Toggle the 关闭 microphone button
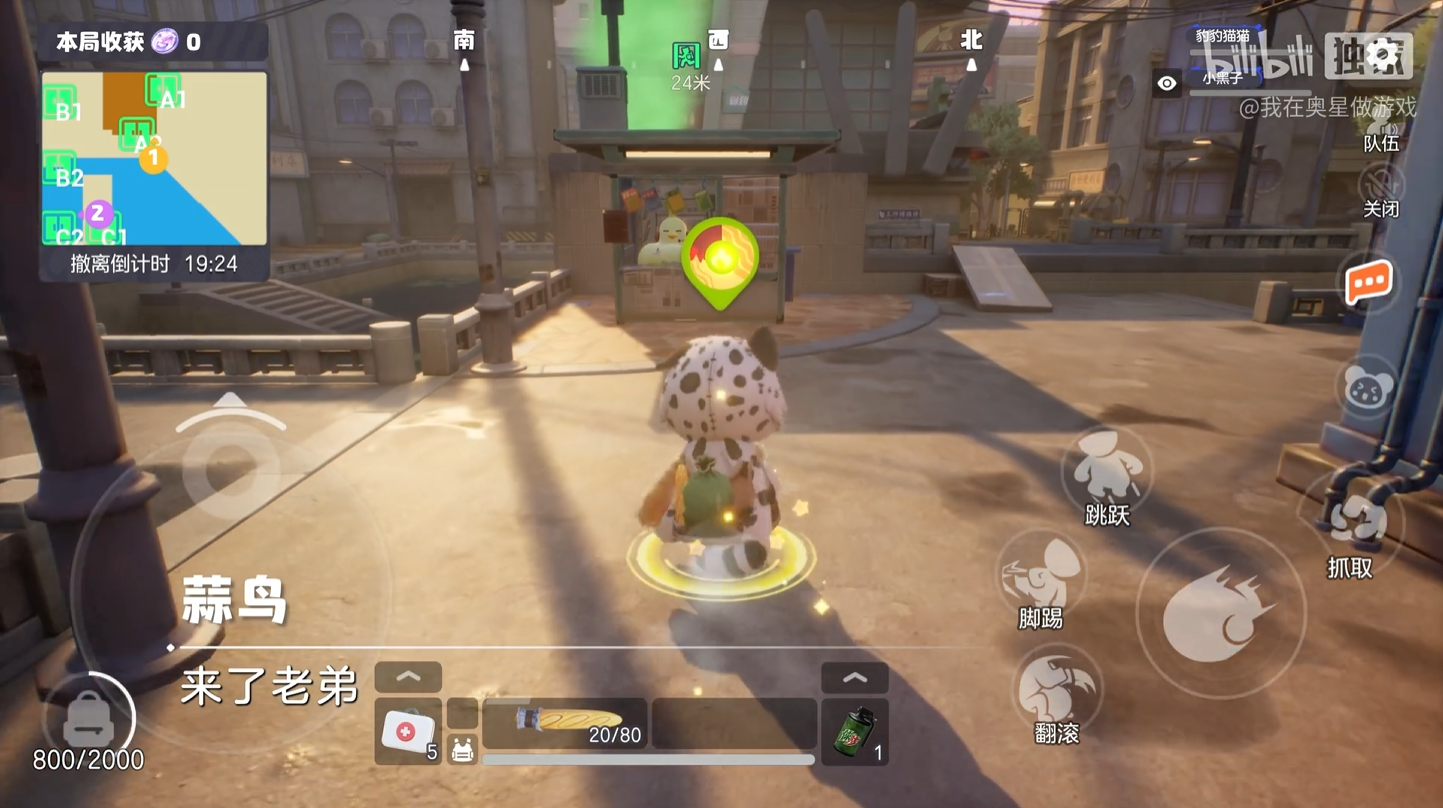The image size is (1443, 808). 1382,186
